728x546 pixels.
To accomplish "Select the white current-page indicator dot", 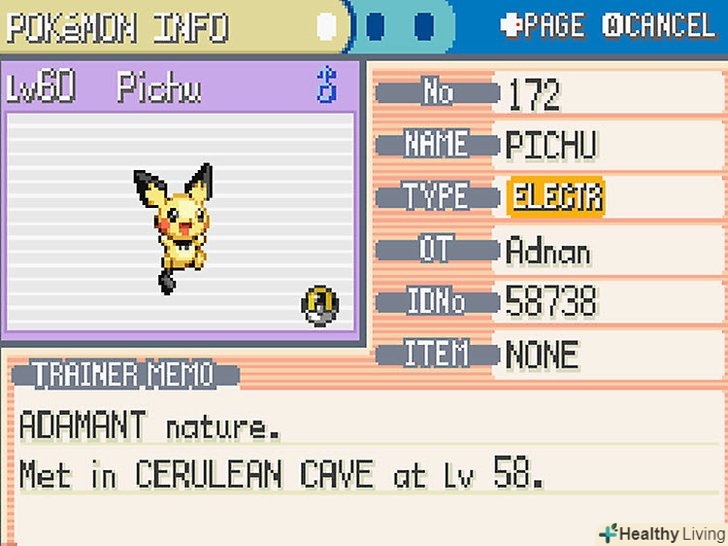I will point(326,26).
